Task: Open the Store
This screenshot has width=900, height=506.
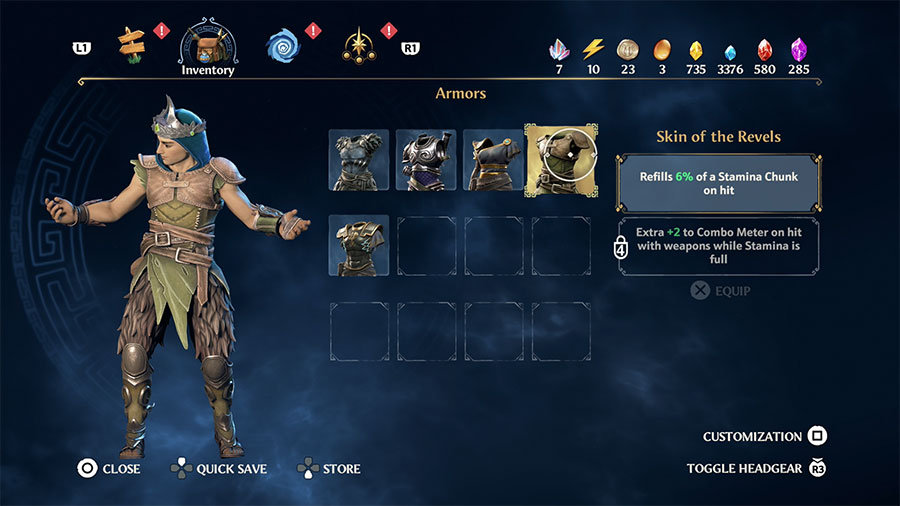Action: 330,468
